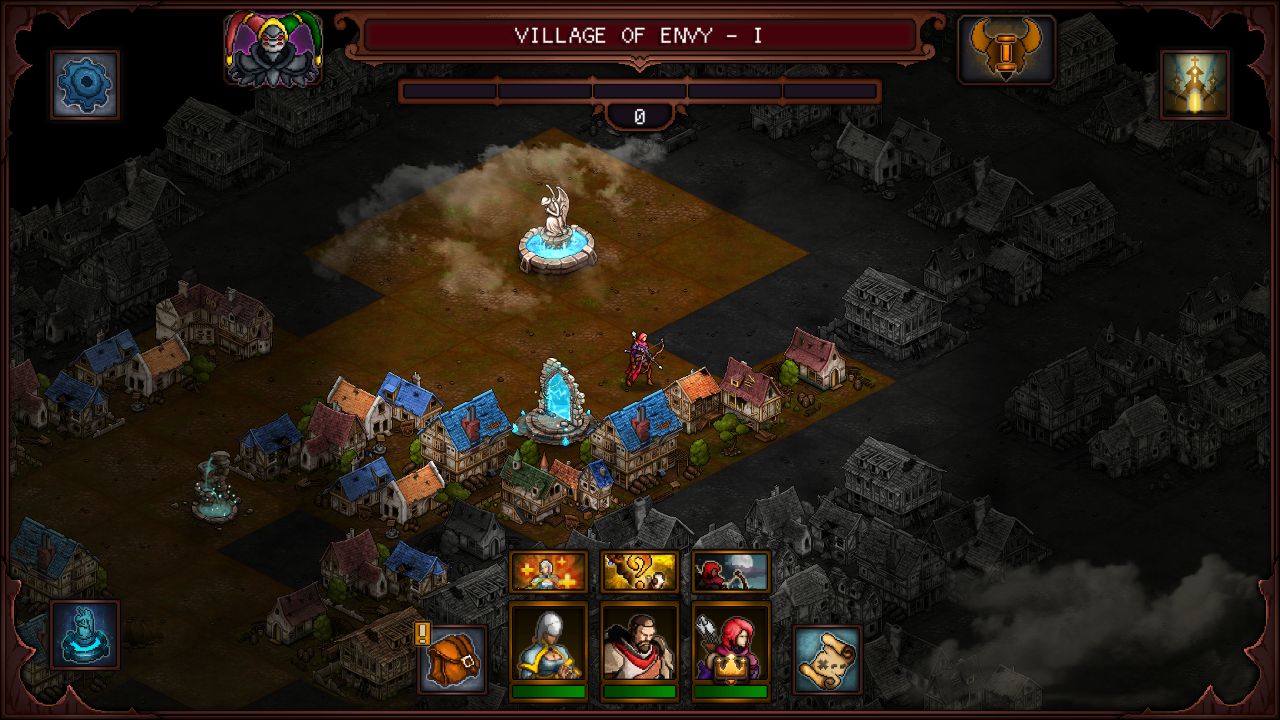
Task: Select the archer's bow ability icon
Action: click(x=732, y=571)
